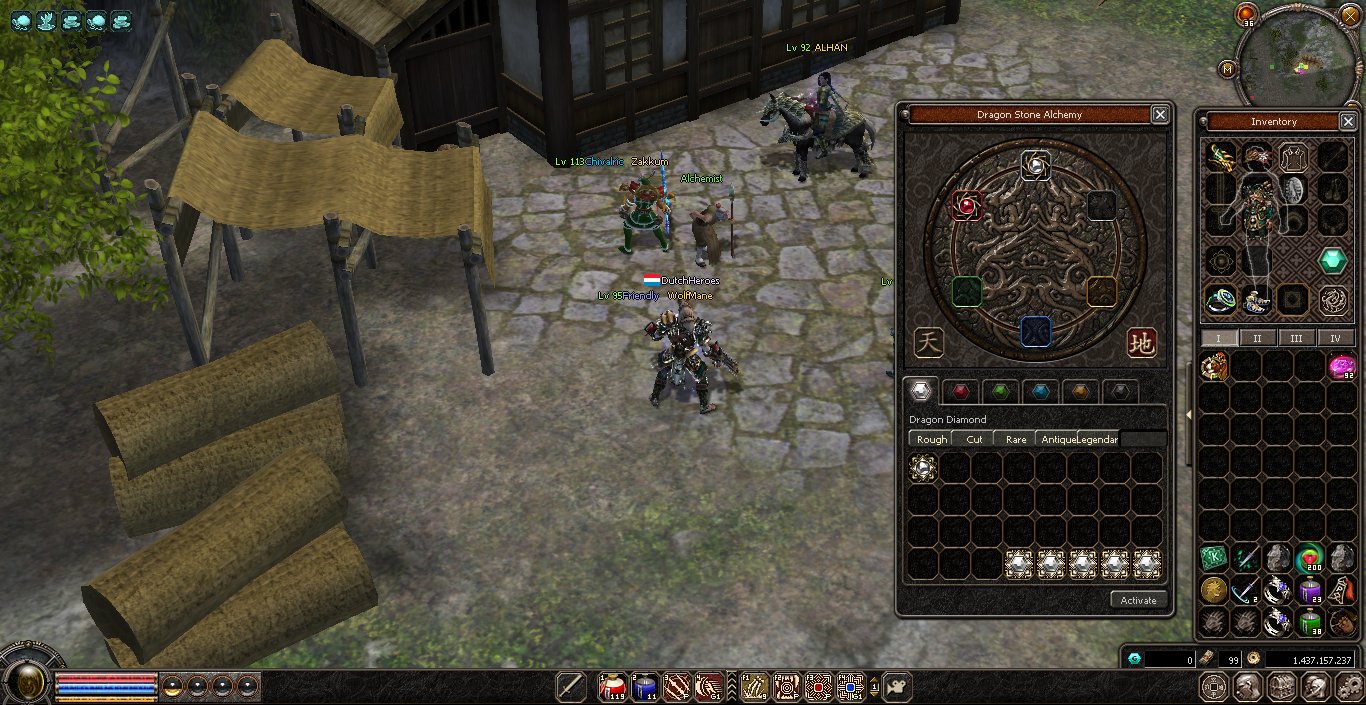Viewport: 1366px width, 705px height.
Task: Select the pink gem stack of 92
Action: (1341, 367)
